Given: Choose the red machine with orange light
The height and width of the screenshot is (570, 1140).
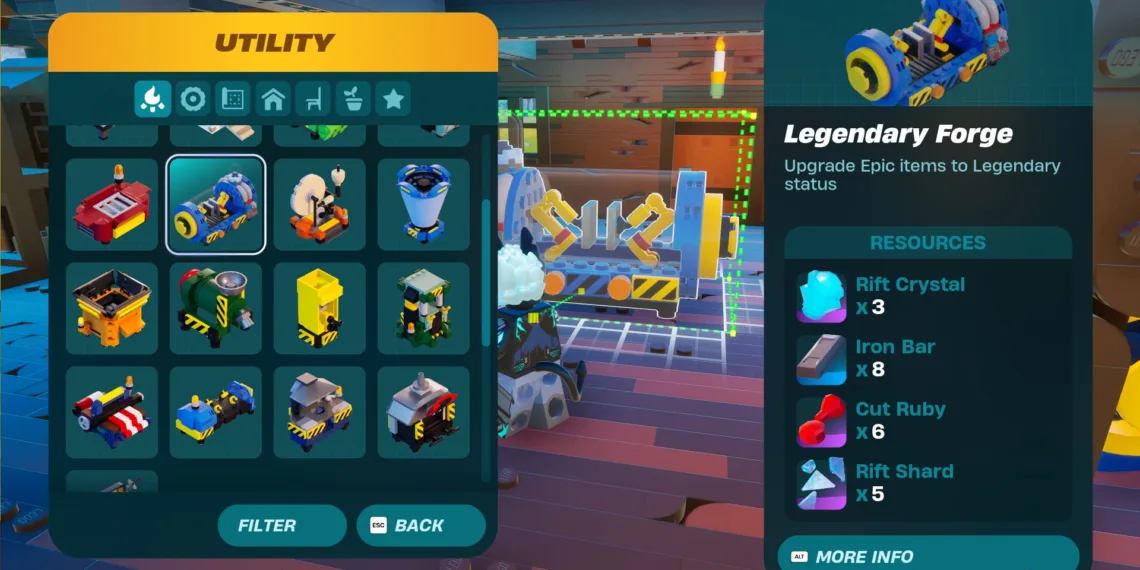Looking at the screenshot, I should [x=112, y=204].
